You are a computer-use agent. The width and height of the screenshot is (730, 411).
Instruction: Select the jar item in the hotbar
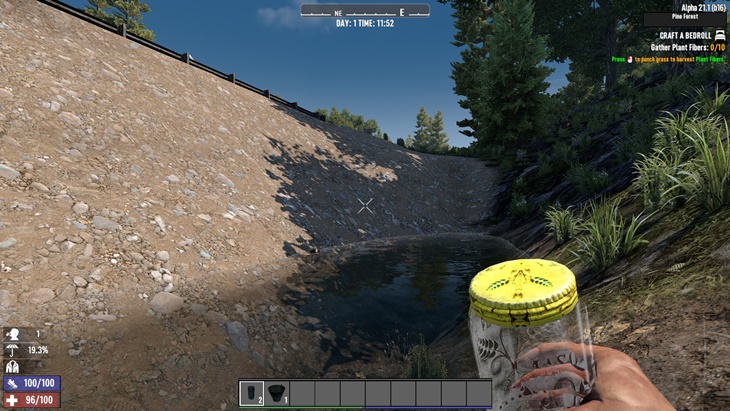point(253,393)
